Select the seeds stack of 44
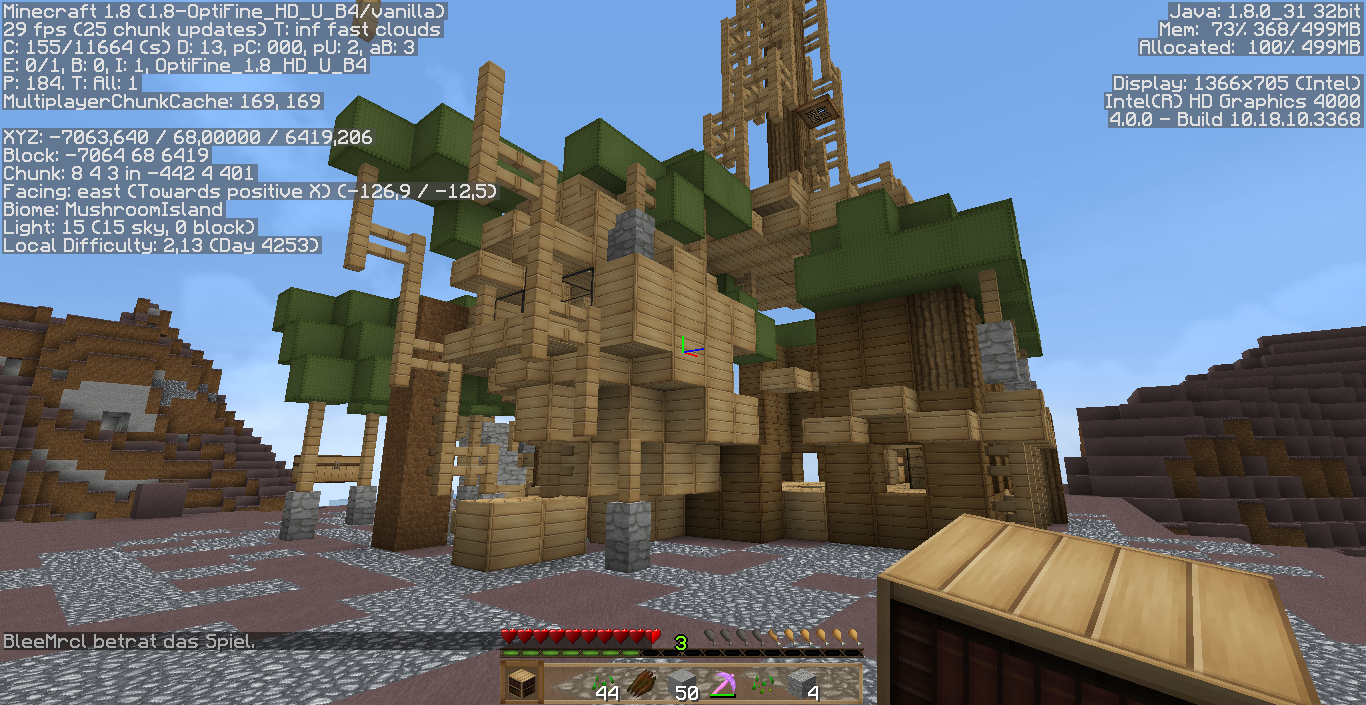 click(603, 685)
